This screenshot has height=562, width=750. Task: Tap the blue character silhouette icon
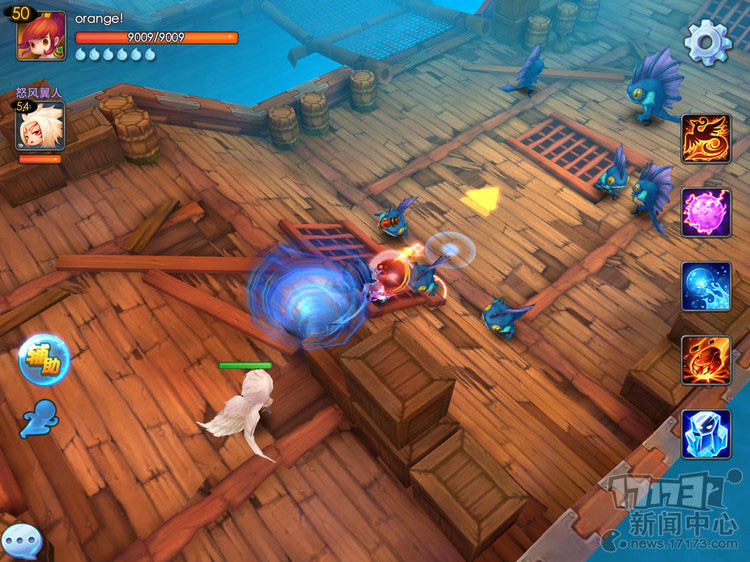40,419
